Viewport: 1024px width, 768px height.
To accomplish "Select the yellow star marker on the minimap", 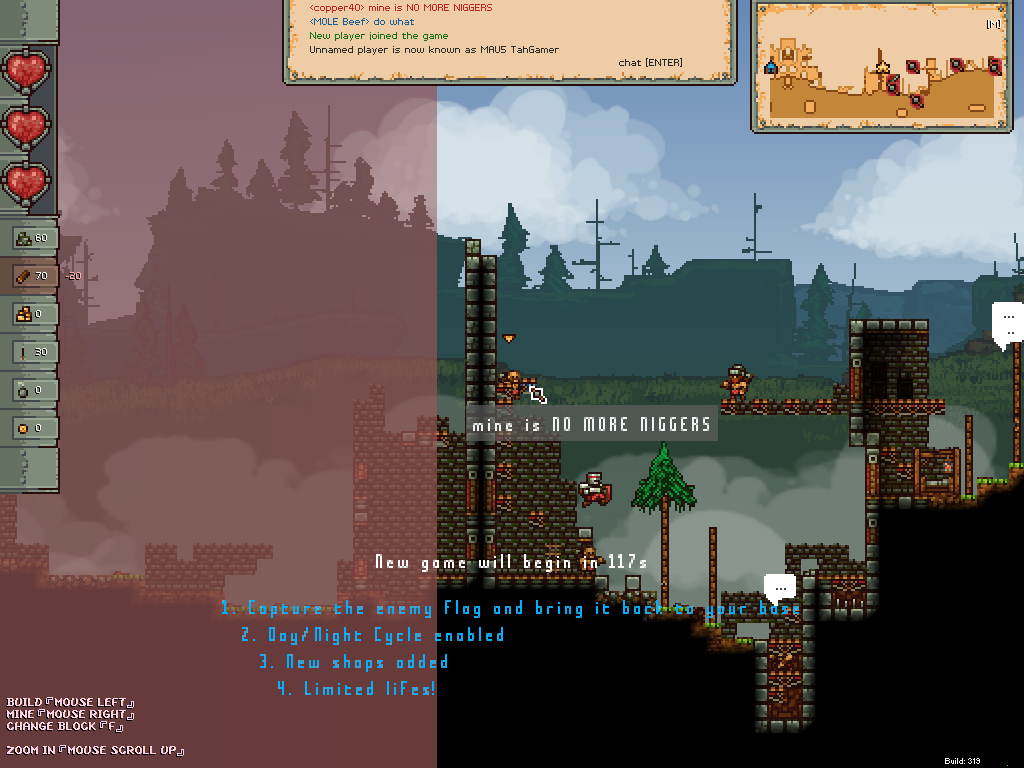I will (882, 68).
